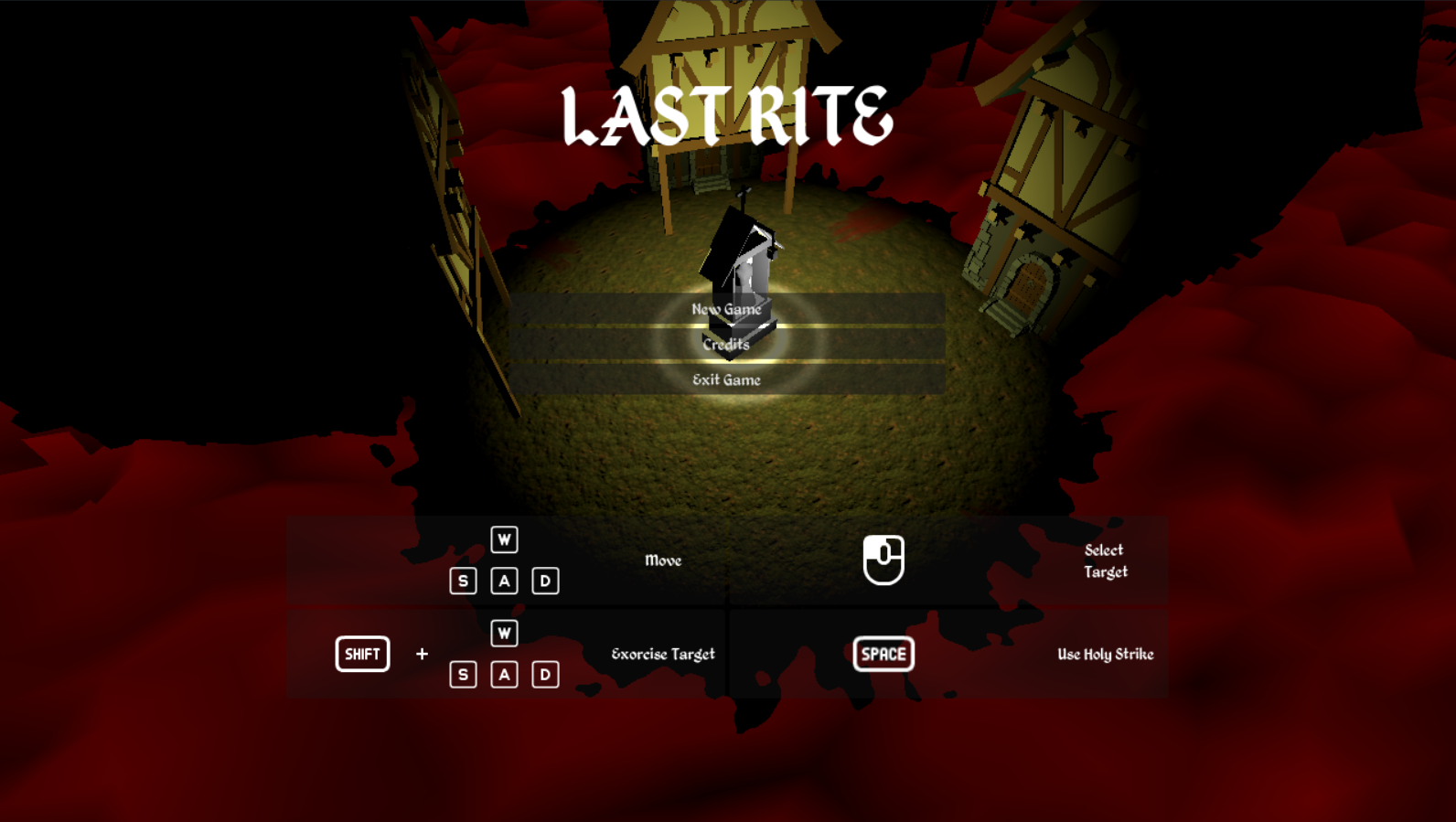This screenshot has height=822, width=1456.
Task: Click the W key in Exorcise Target row
Action: click(504, 634)
